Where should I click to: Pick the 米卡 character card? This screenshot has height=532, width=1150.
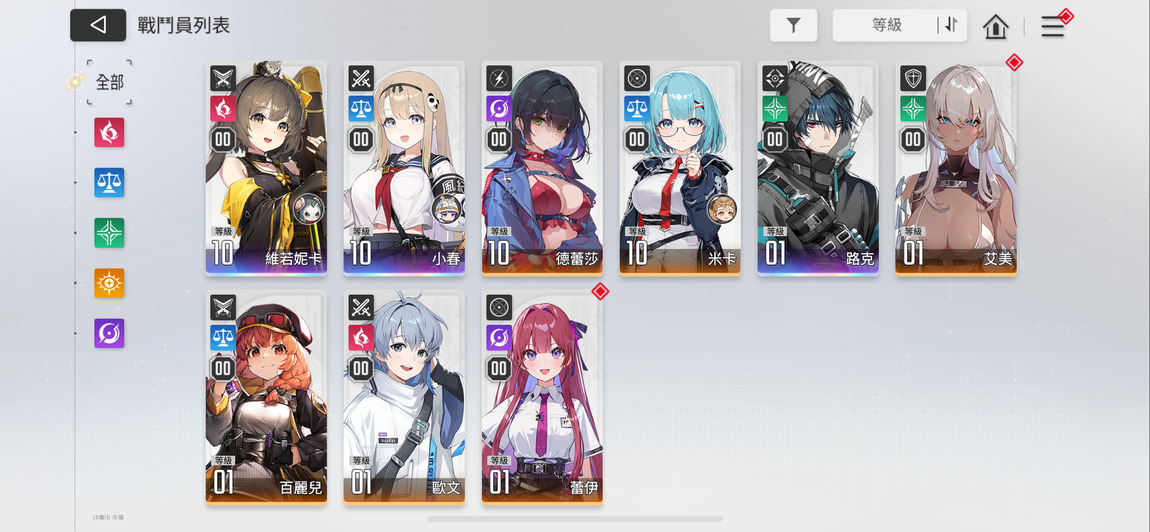pos(680,168)
